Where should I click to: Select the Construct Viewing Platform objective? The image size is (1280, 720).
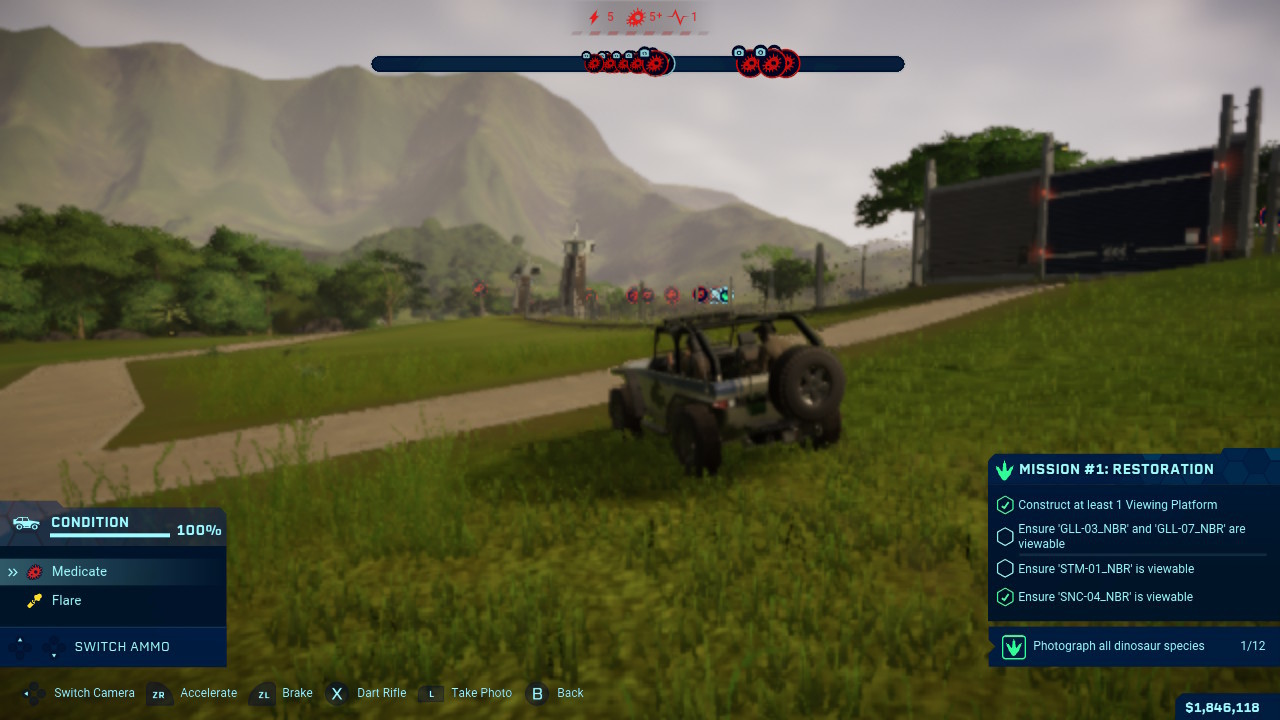tap(1117, 505)
